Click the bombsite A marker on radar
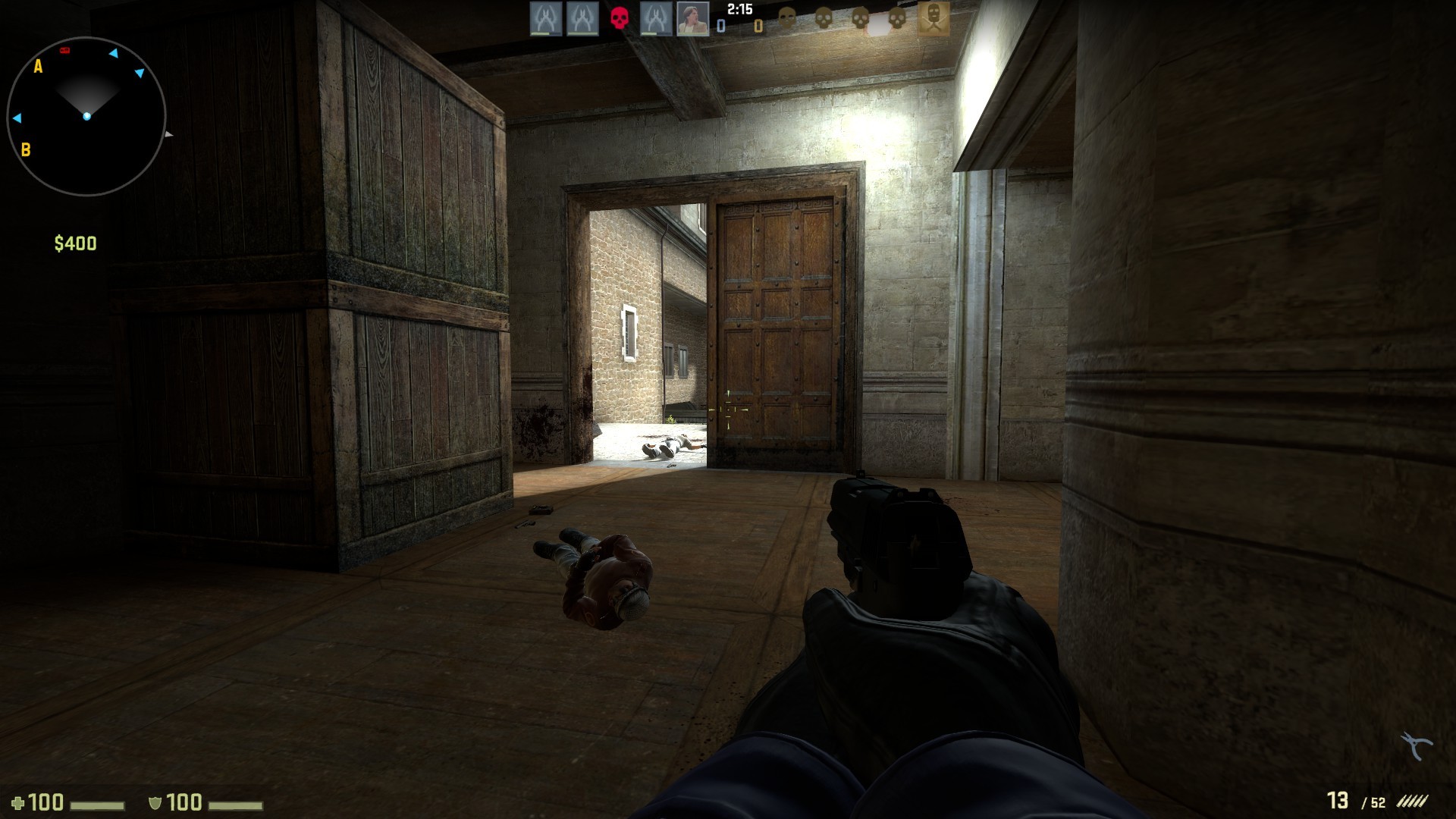Viewport: 1456px width, 819px height. (36, 68)
